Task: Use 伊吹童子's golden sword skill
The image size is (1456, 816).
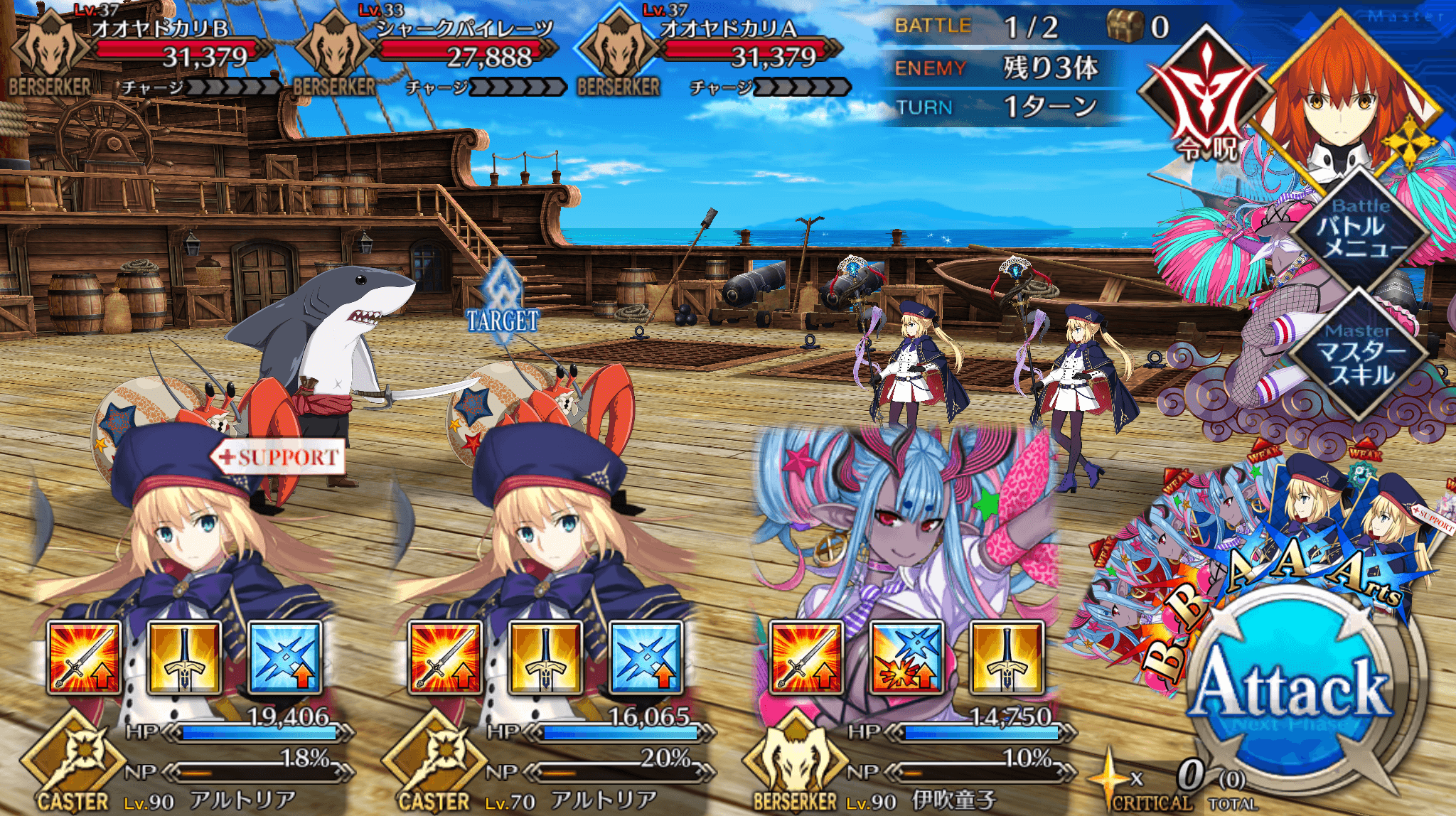Action: tap(1007, 657)
